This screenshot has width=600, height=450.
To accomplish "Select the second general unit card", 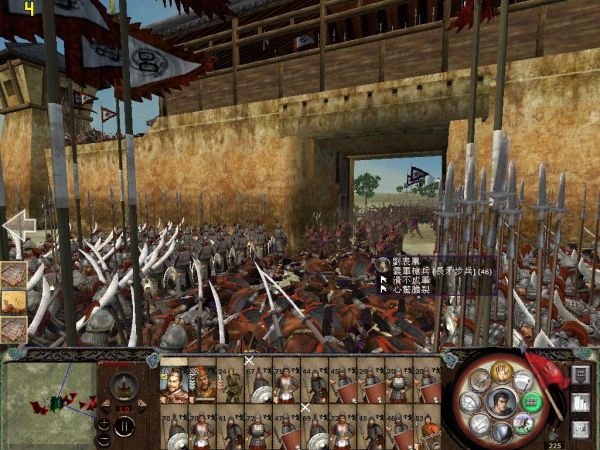I will (x=202, y=383).
